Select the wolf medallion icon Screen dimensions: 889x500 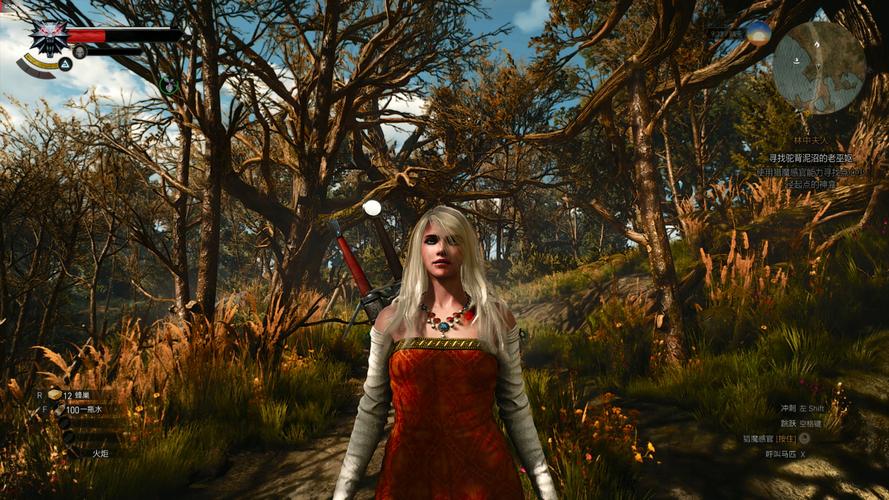click(x=47, y=38)
